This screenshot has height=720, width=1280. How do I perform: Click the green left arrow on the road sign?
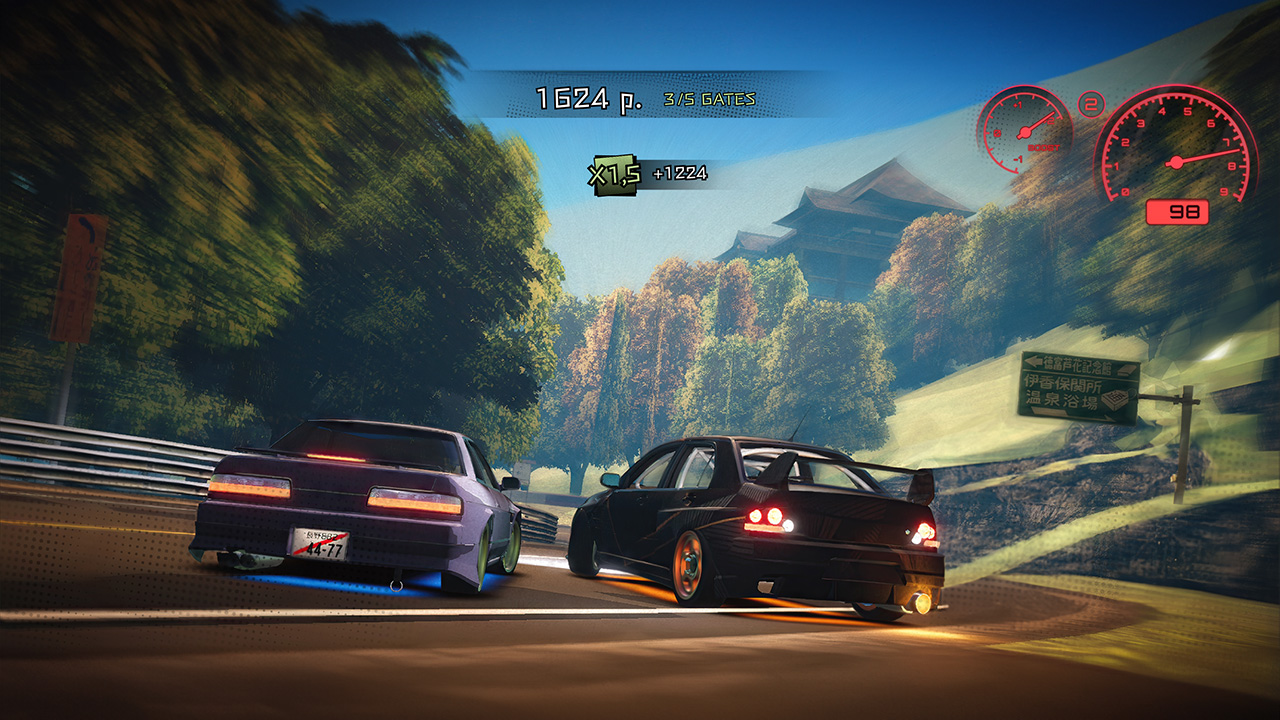[x=1034, y=361]
